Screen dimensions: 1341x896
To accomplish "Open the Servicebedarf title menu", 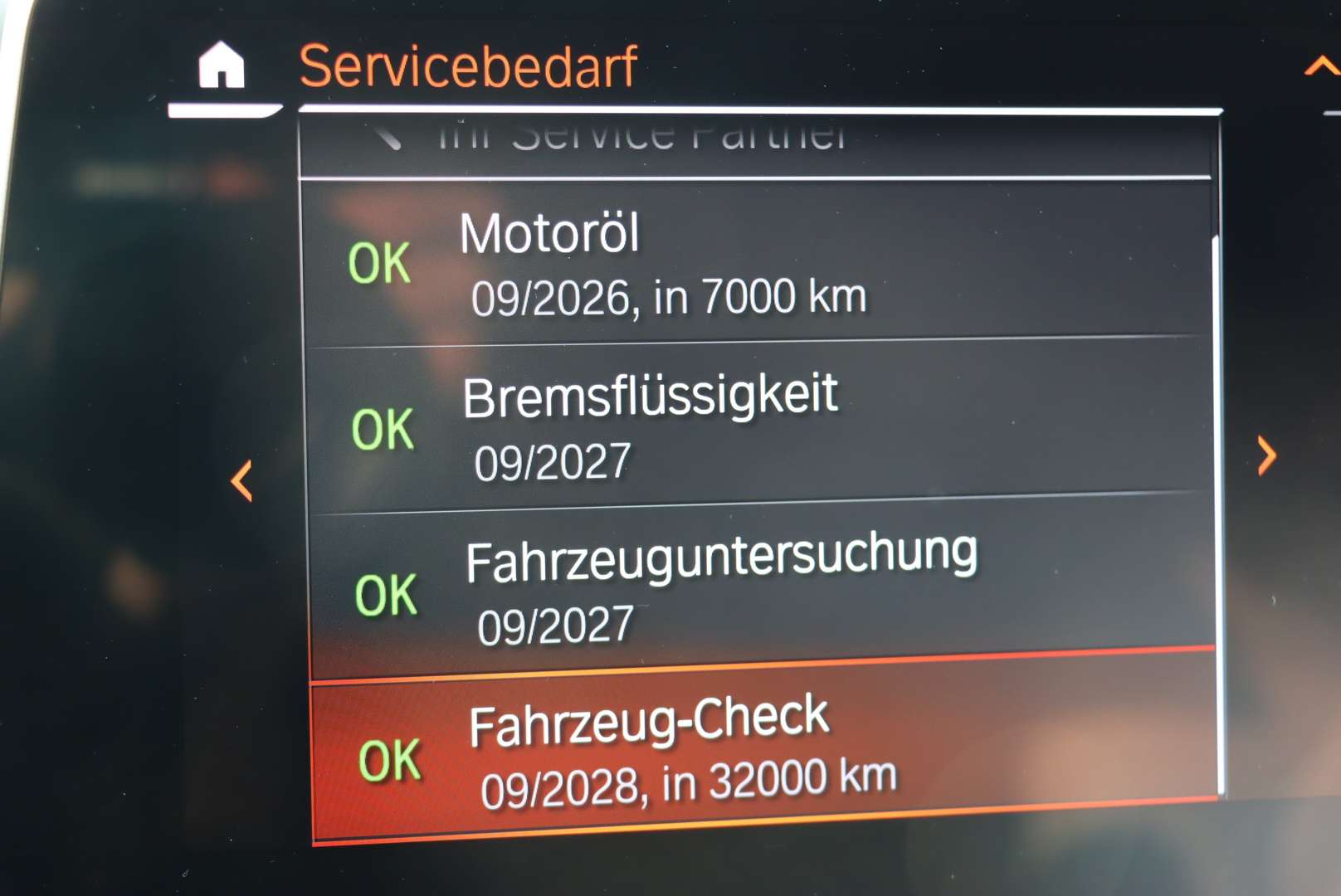I will coord(468,65).
